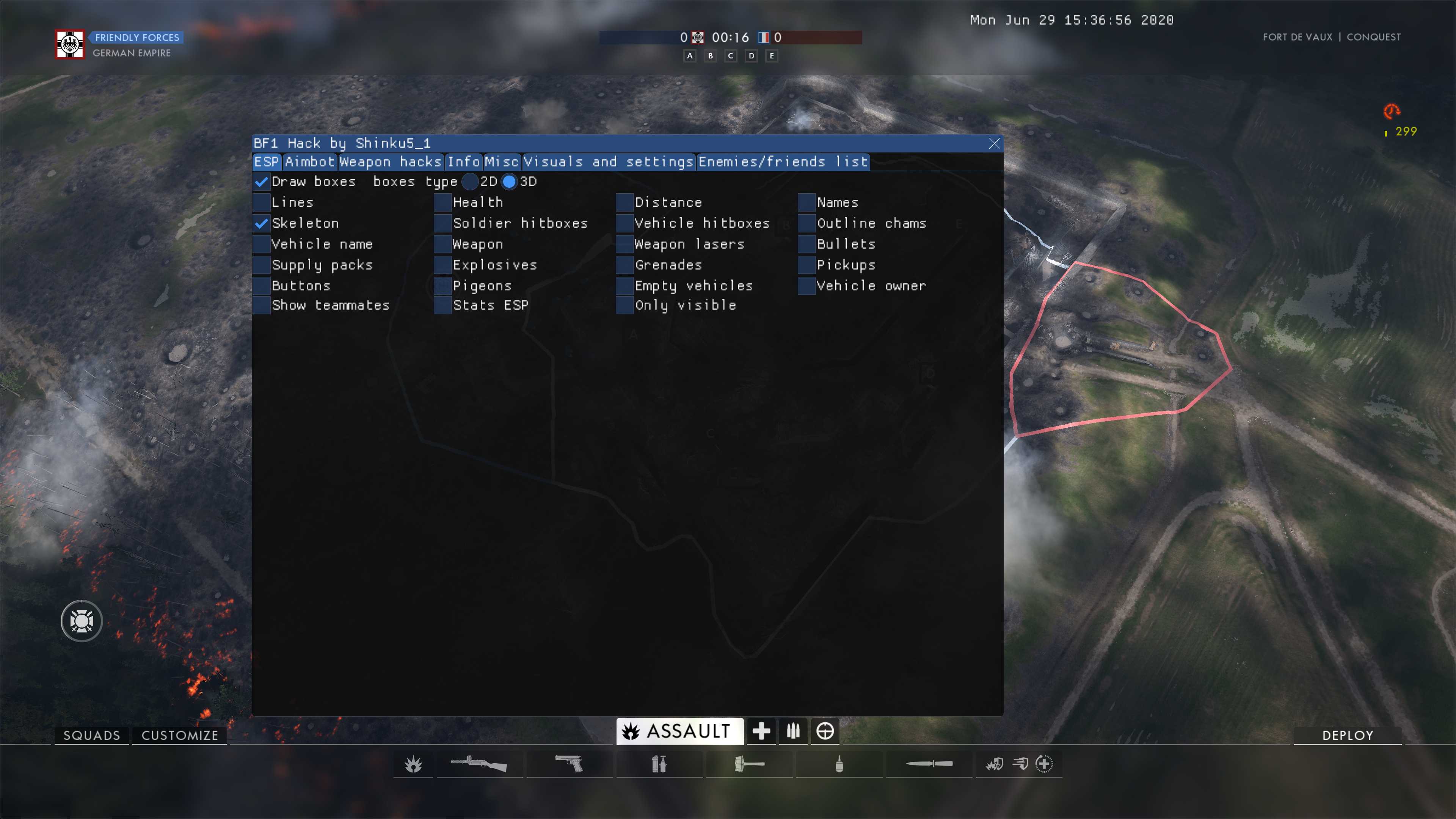The image size is (1456, 819).
Task: Select the Medic class cross icon
Action: 761,731
